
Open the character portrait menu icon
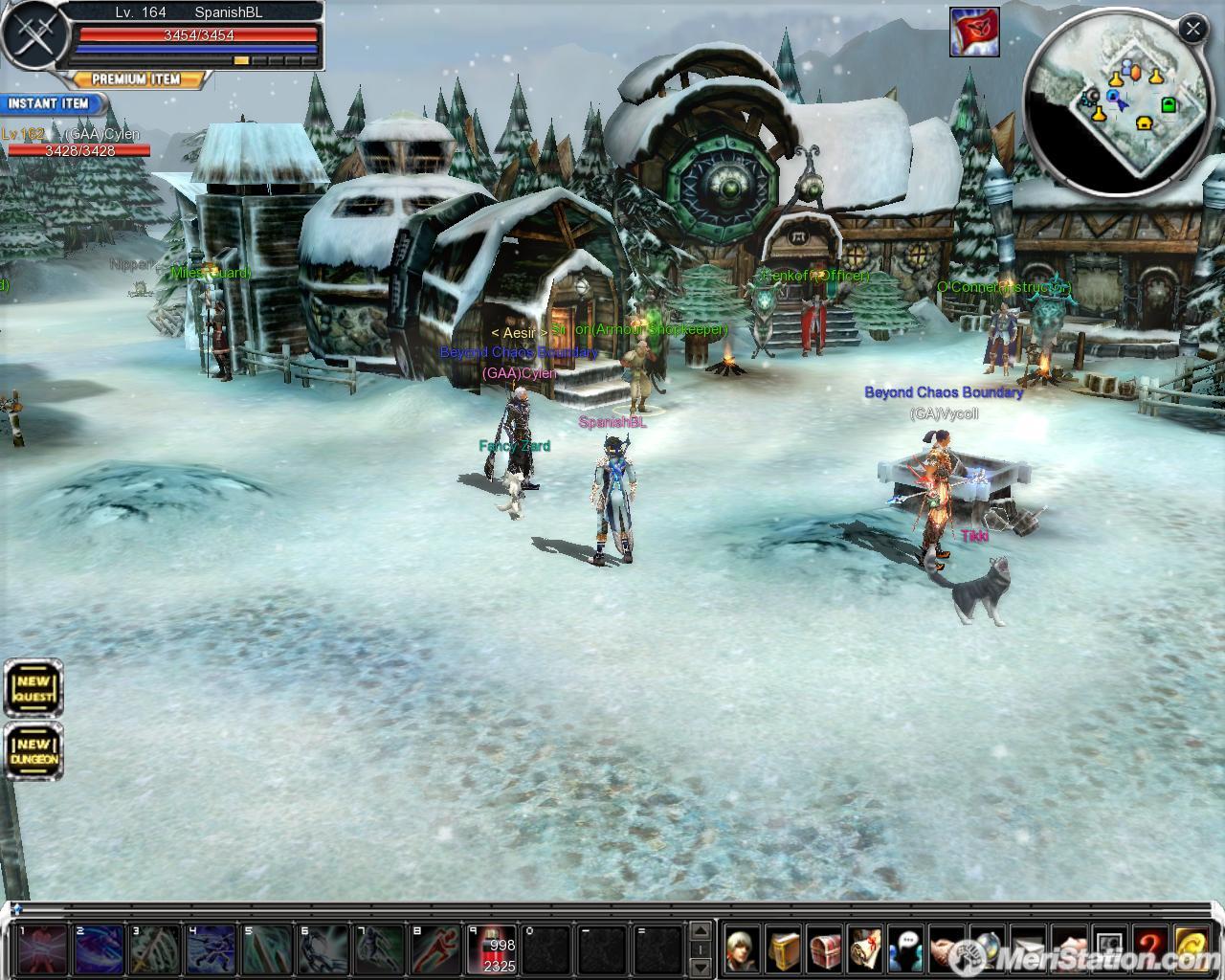coord(742,948)
